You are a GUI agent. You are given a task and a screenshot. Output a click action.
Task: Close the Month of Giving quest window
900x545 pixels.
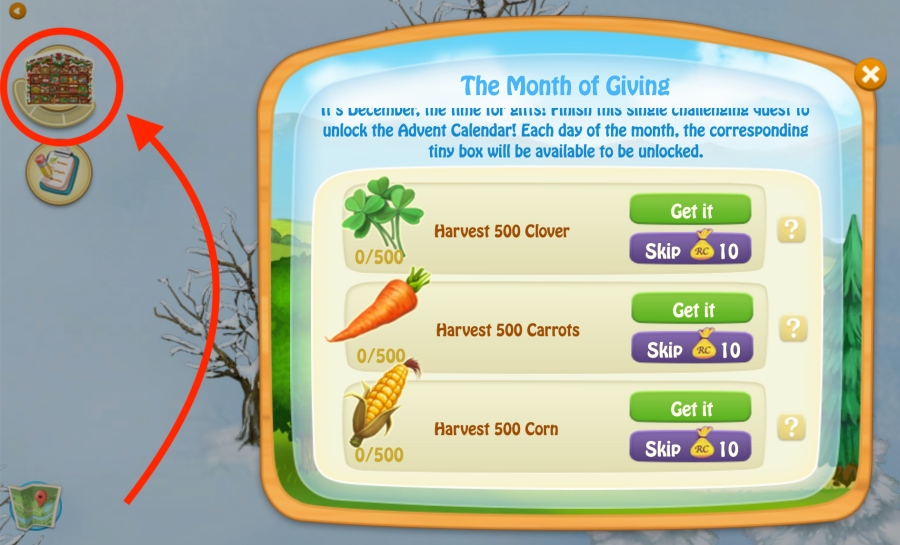click(x=870, y=74)
